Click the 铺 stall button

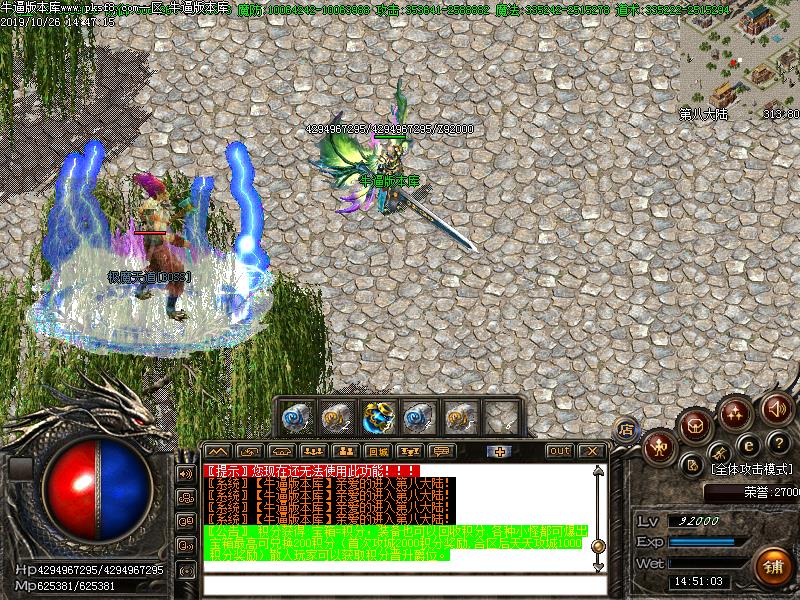tap(773, 564)
